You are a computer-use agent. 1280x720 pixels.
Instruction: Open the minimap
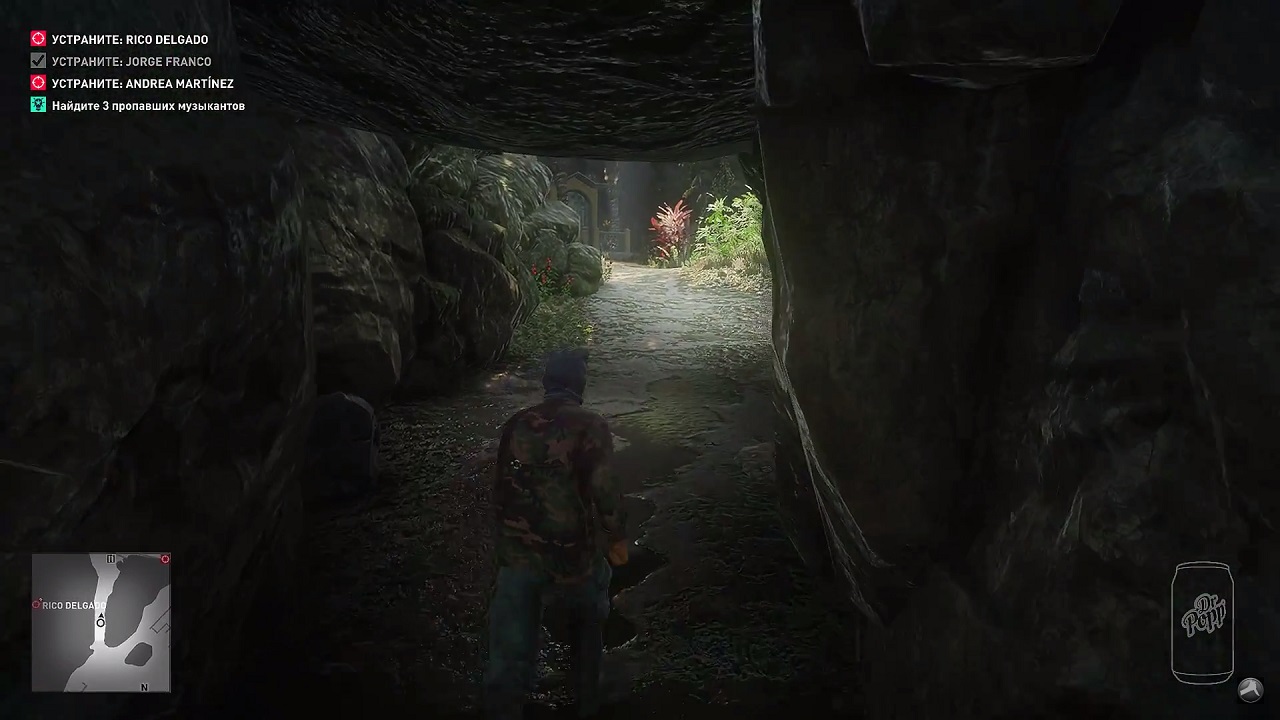101,622
